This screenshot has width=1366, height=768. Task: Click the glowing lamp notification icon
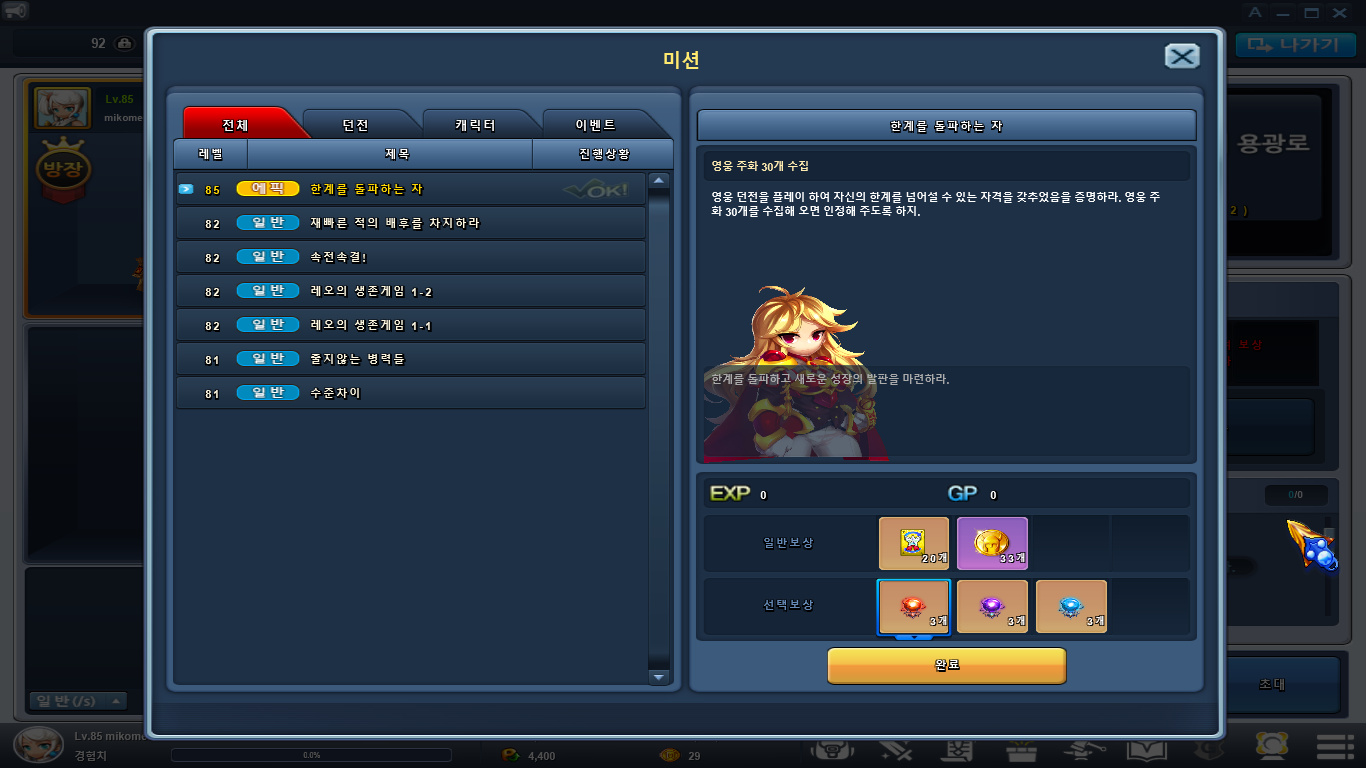coord(1270,750)
